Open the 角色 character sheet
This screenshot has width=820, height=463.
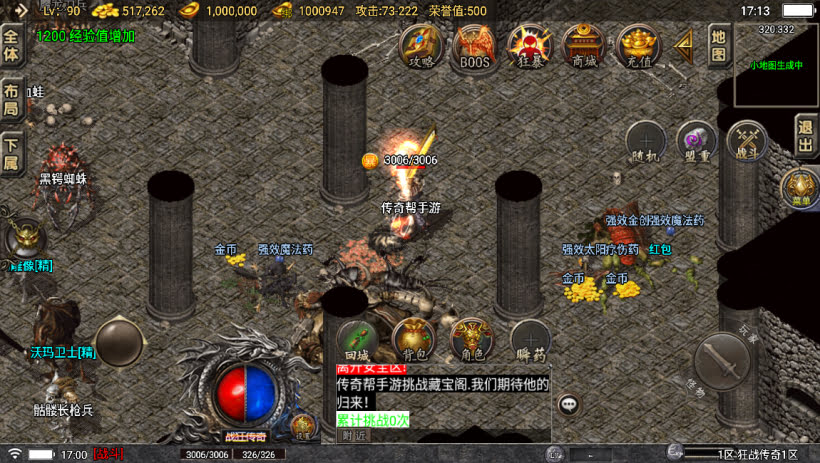coord(471,340)
